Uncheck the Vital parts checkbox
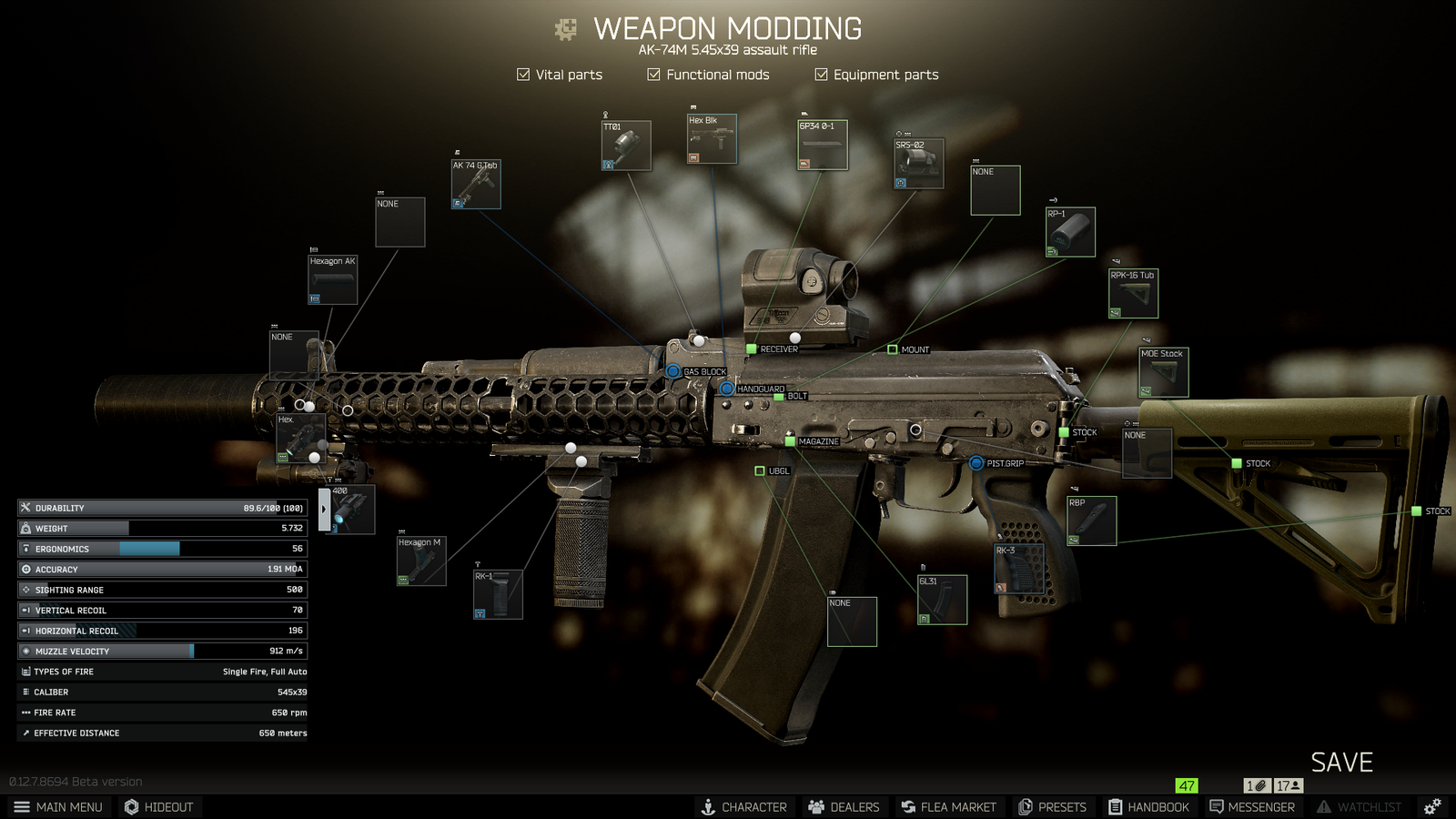 [x=523, y=75]
